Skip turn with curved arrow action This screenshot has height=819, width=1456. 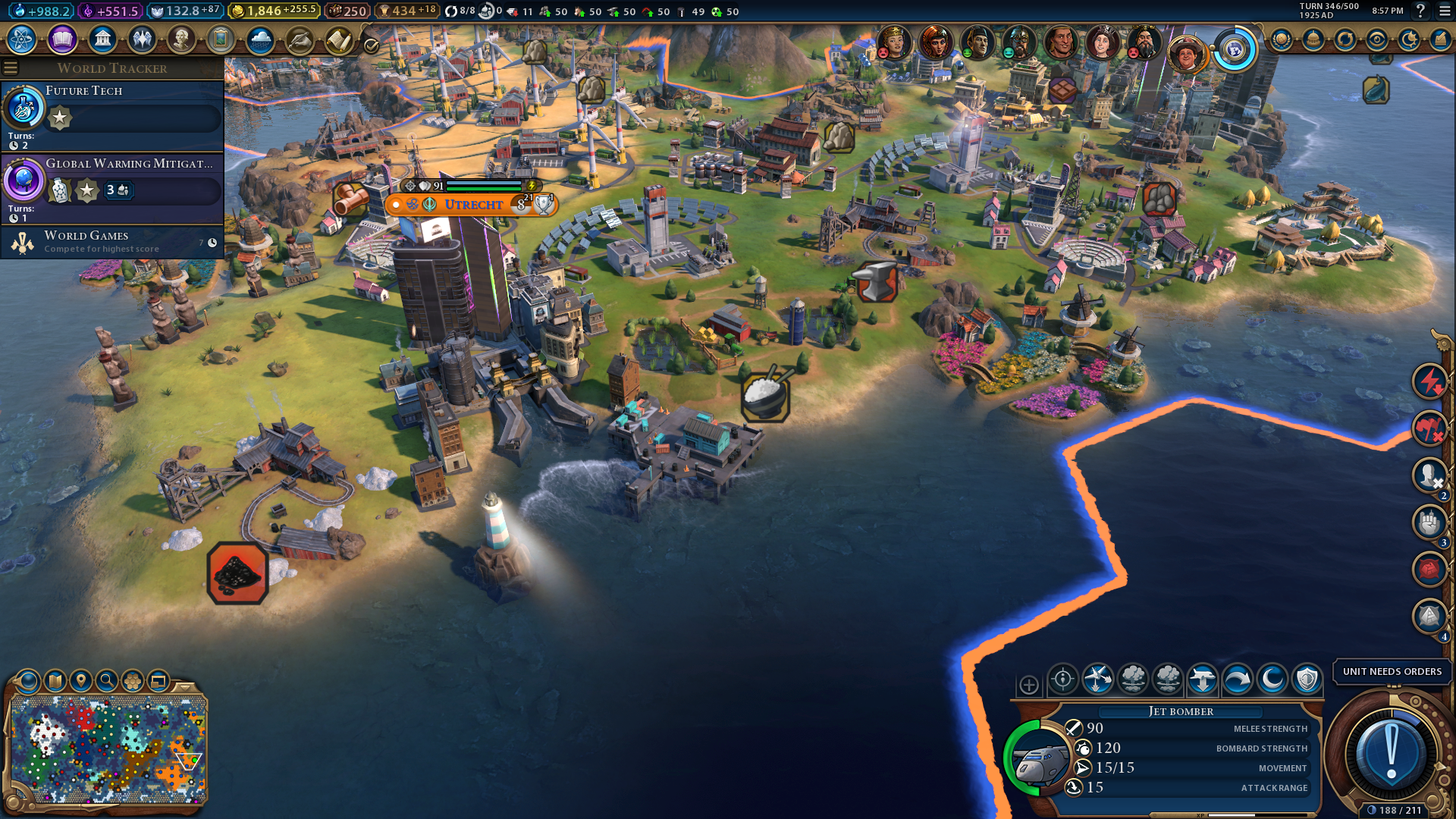(1238, 679)
